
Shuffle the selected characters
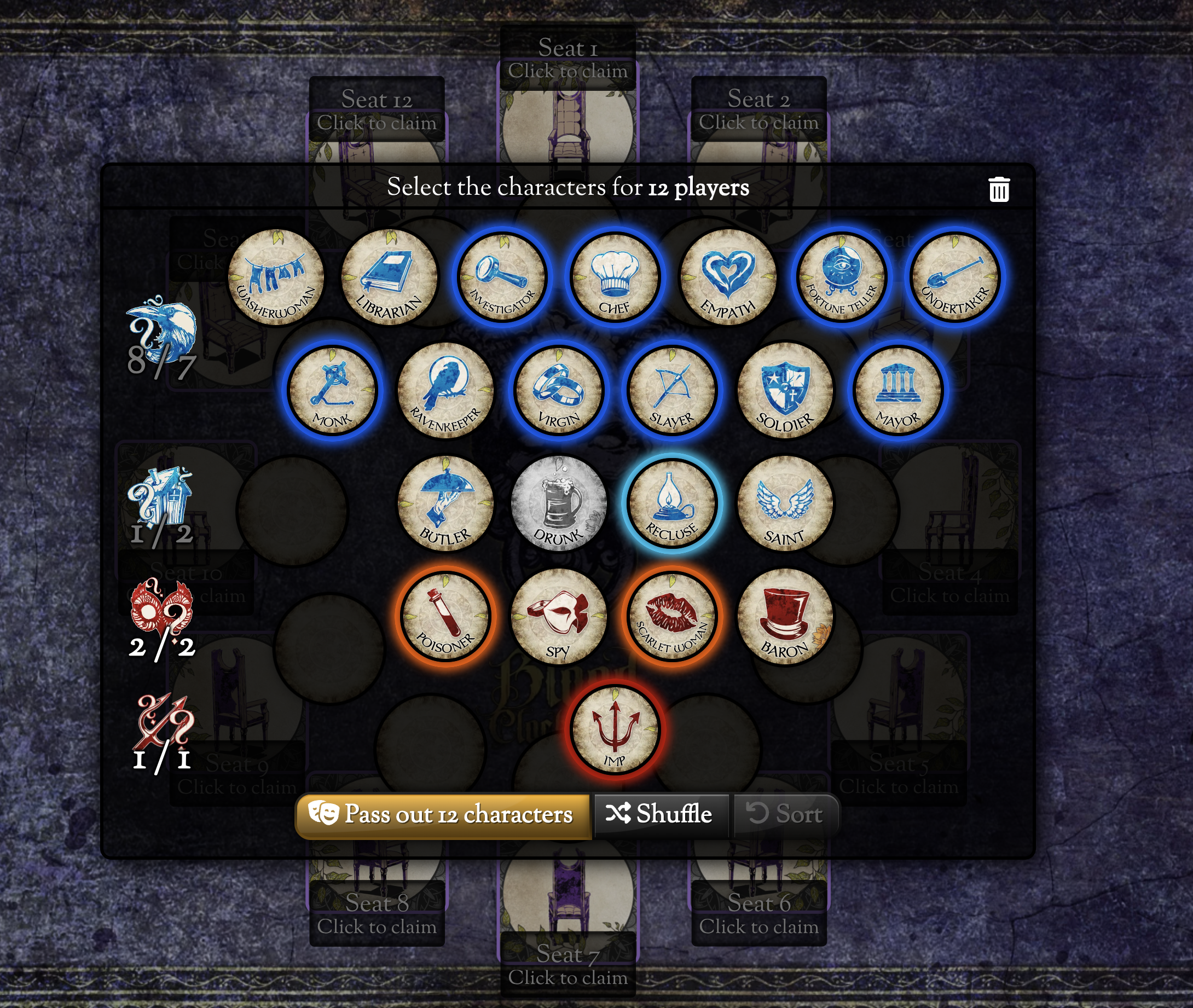point(660,814)
